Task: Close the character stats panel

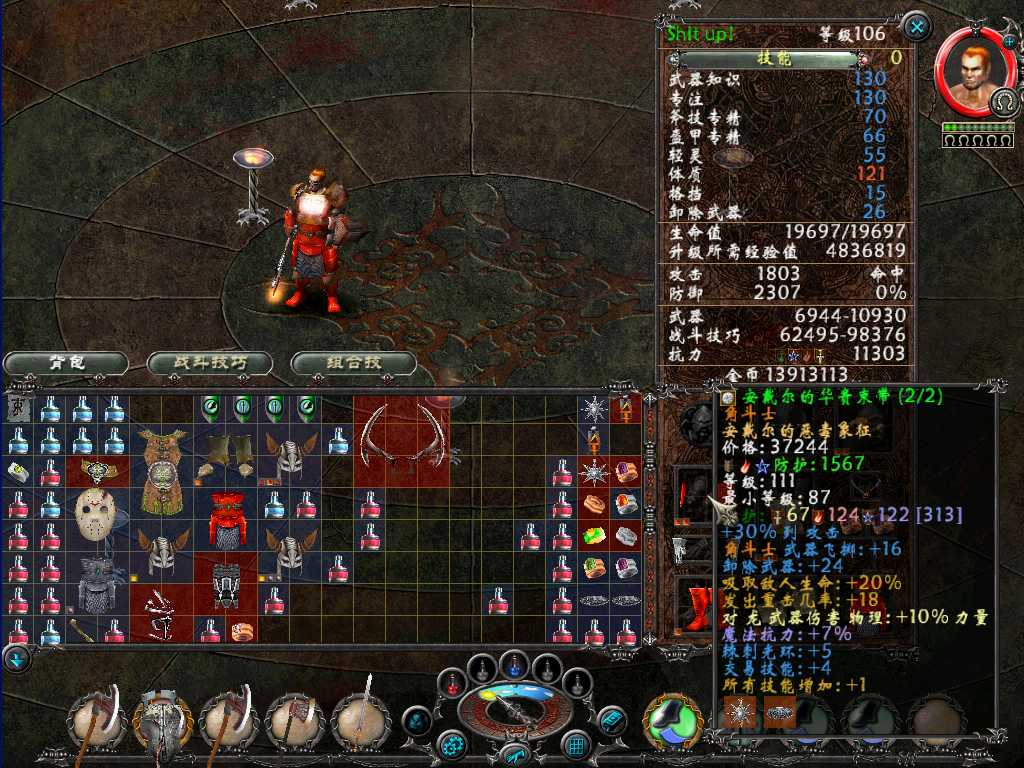Action: (916, 26)
